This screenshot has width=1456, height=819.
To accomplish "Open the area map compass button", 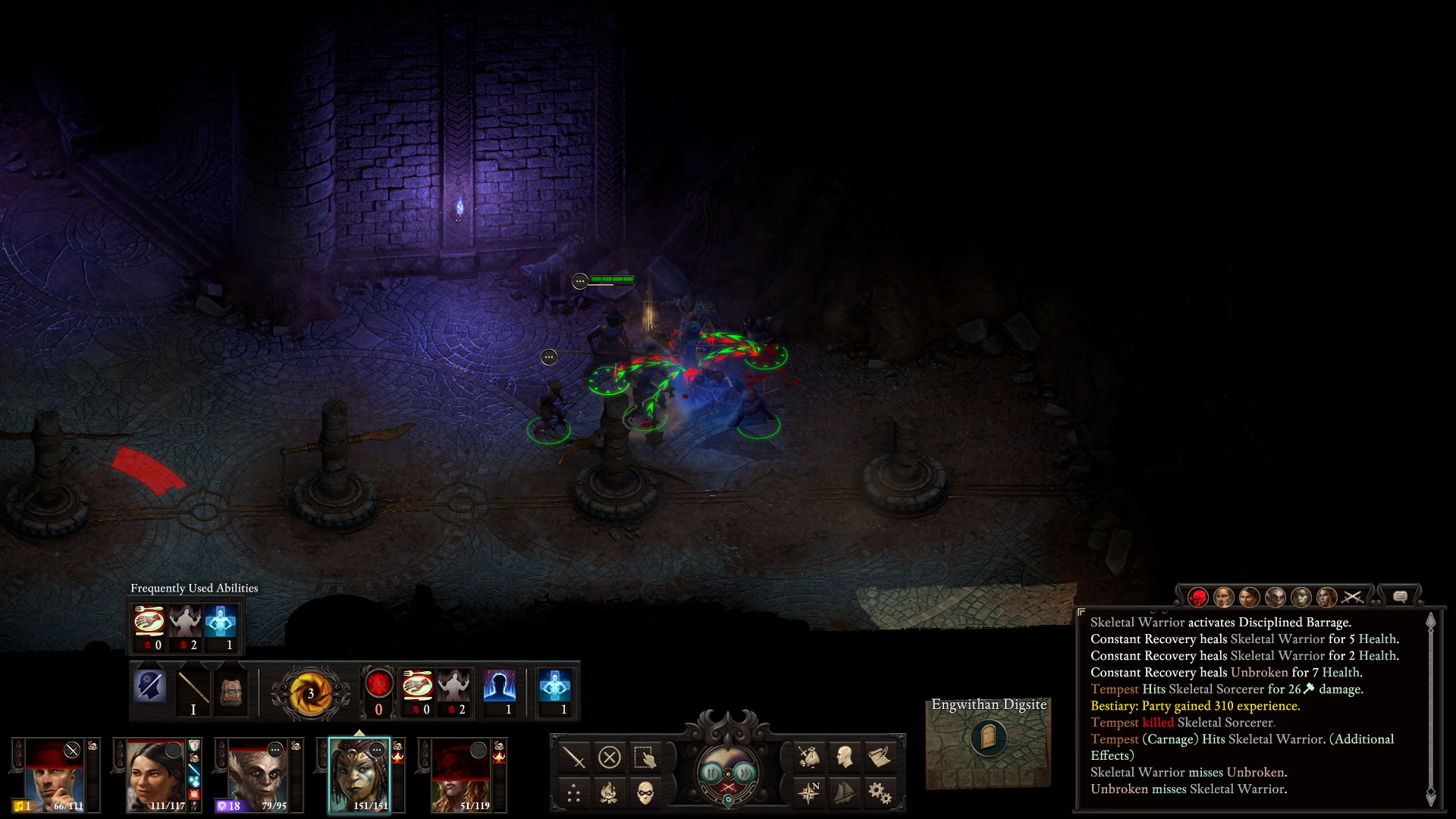I will (x=809, y=793).
